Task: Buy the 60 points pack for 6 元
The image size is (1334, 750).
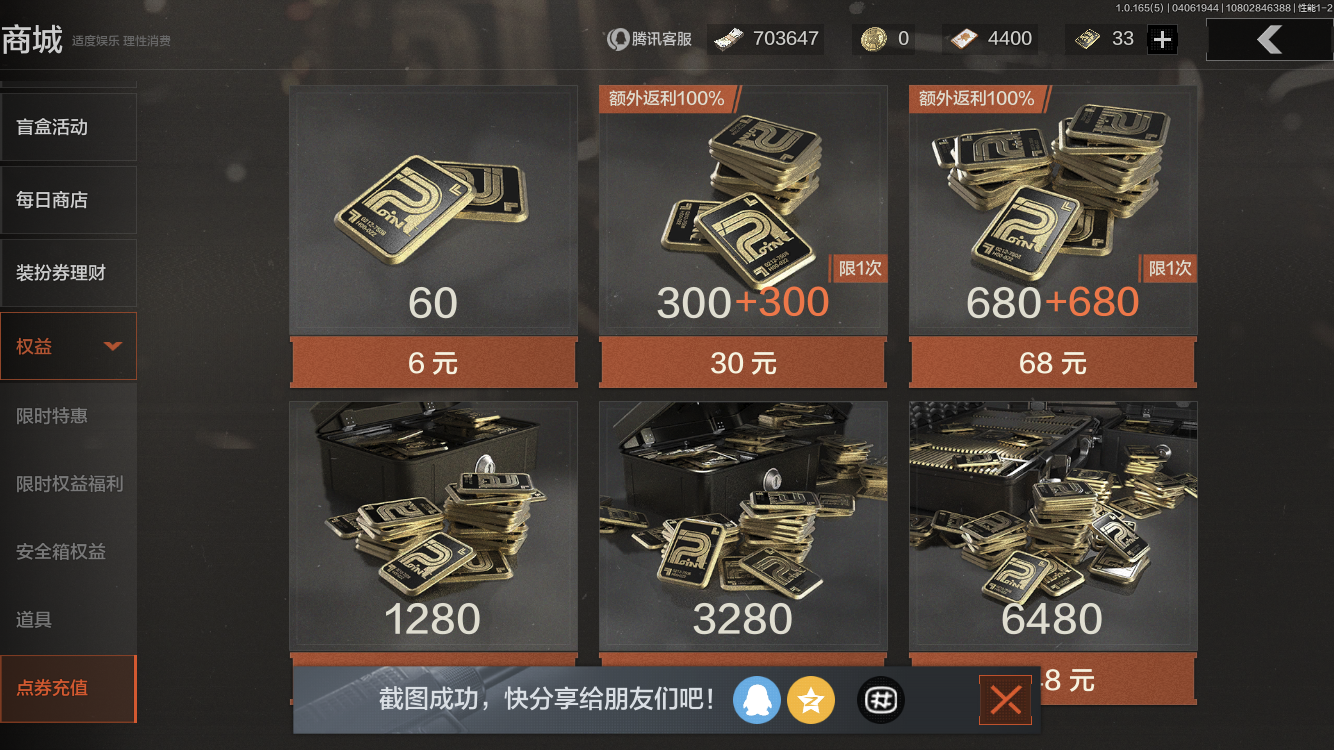Action: pos(432,363)
